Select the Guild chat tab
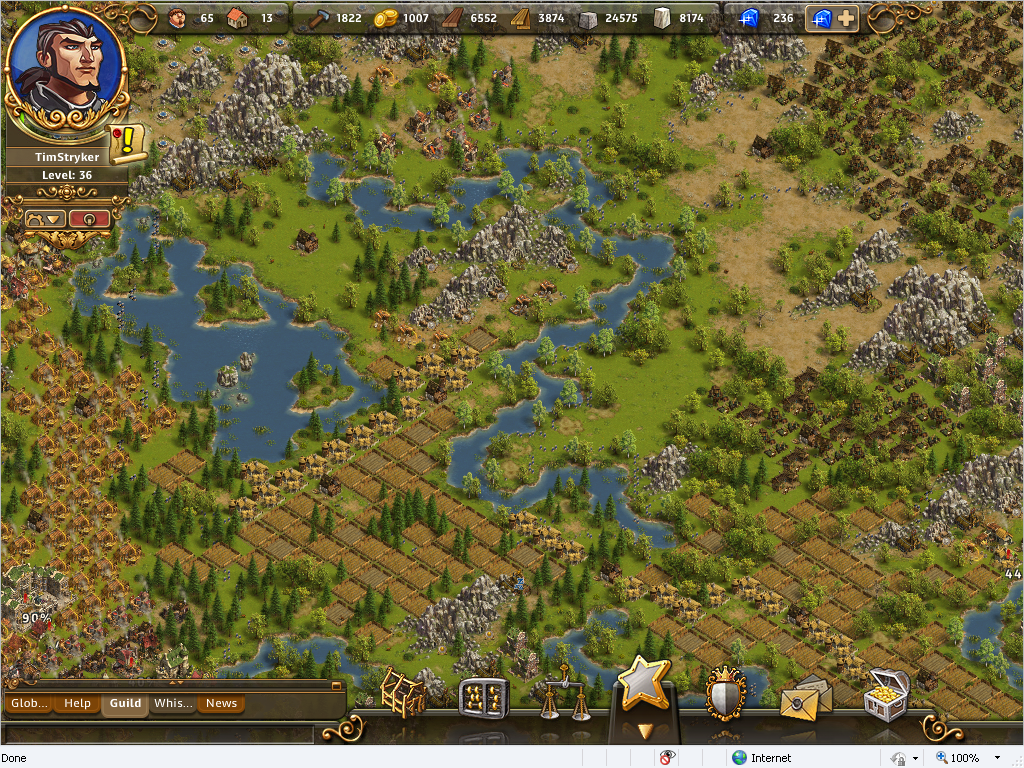Screen dimensions: 1024x768 (125, 703)
